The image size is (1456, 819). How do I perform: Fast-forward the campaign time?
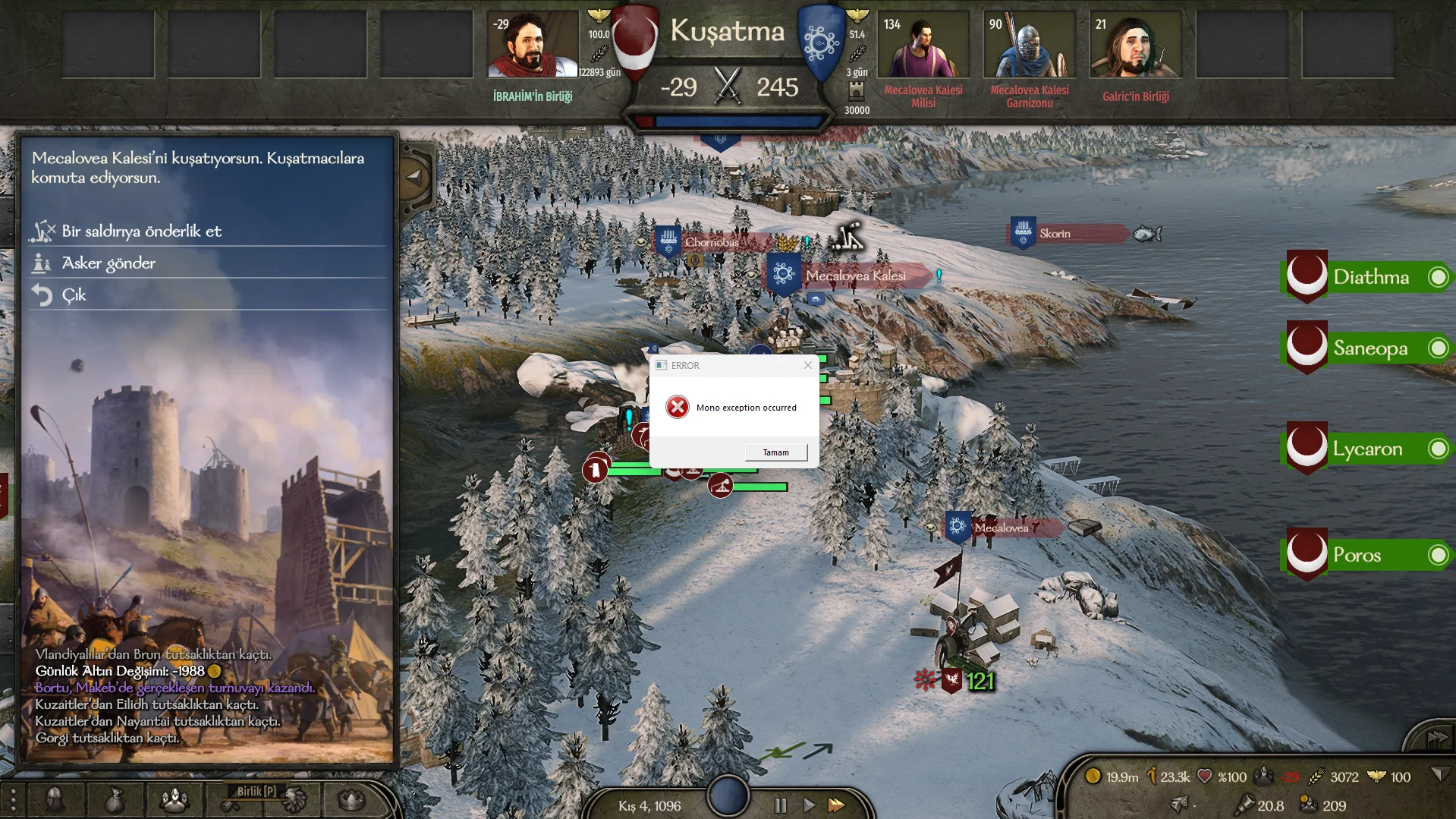tap(836, 805)
